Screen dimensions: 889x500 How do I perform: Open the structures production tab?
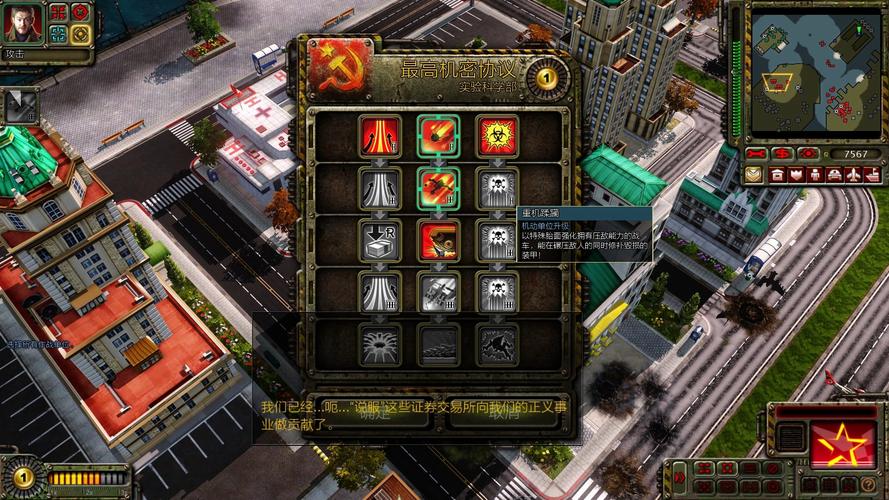pyautogui.click(x=777, y=174)
